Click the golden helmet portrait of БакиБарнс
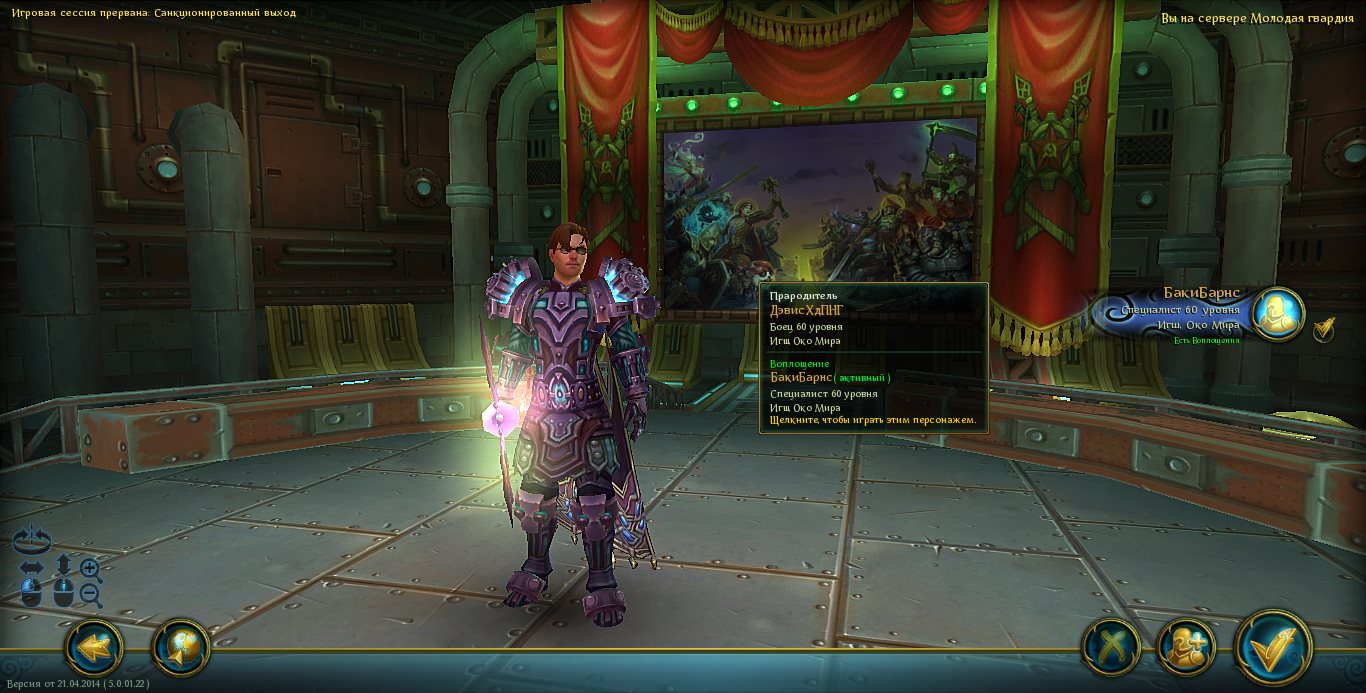 pyautogui.click(x=1278, y=314)
